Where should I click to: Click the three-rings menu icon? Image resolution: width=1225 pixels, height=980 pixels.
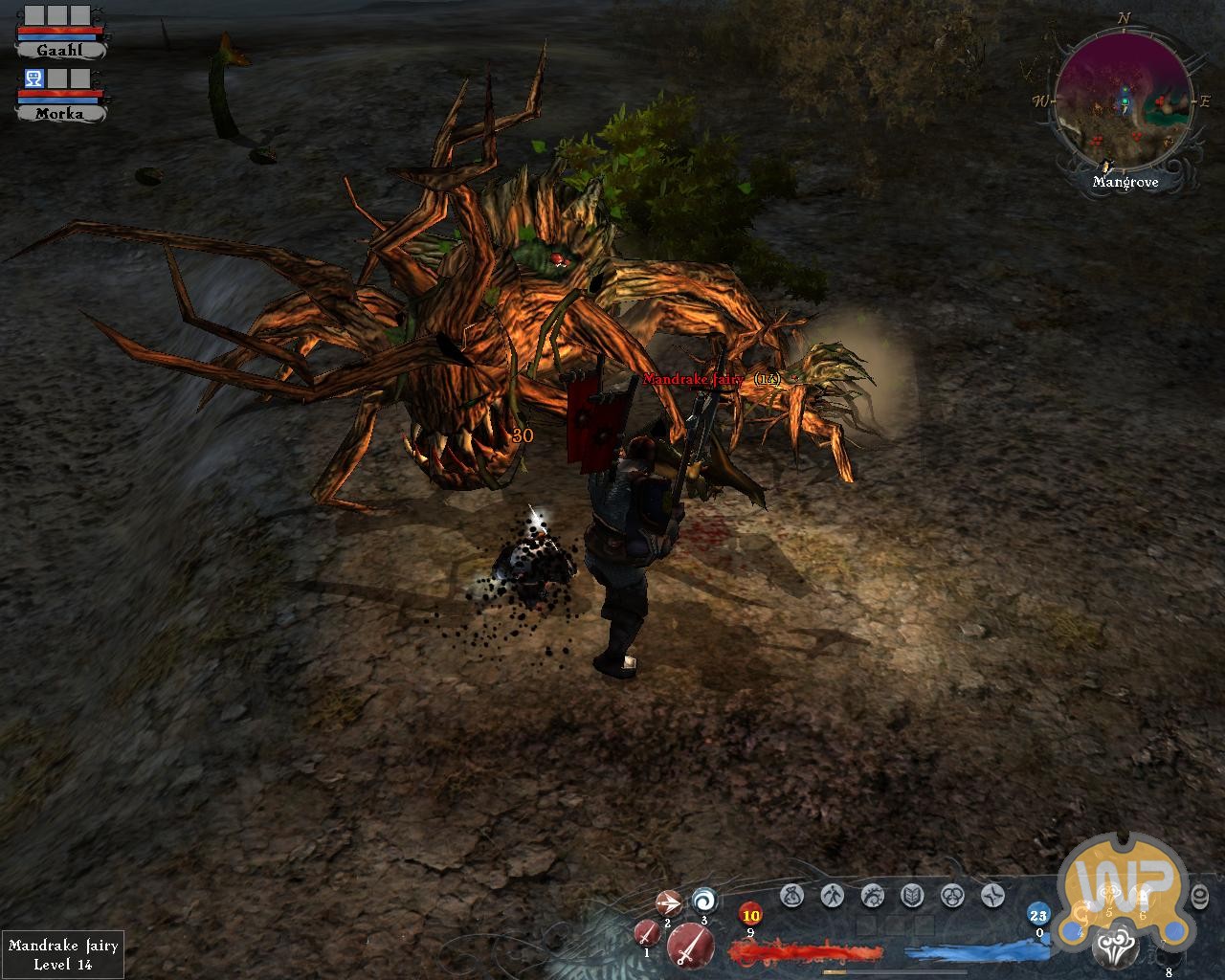tap(952, 896)
